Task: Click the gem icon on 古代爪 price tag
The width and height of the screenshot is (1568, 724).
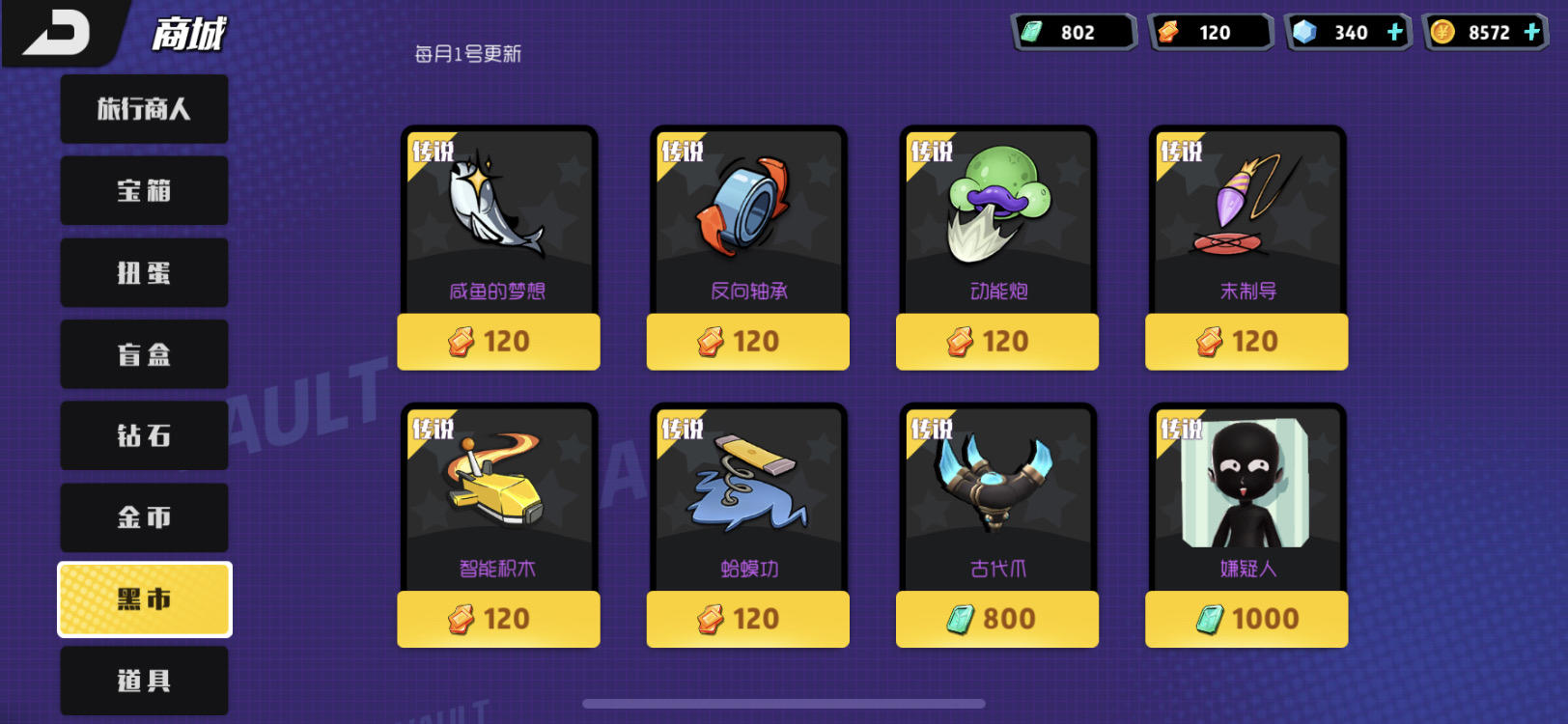Action: [962, 619]
